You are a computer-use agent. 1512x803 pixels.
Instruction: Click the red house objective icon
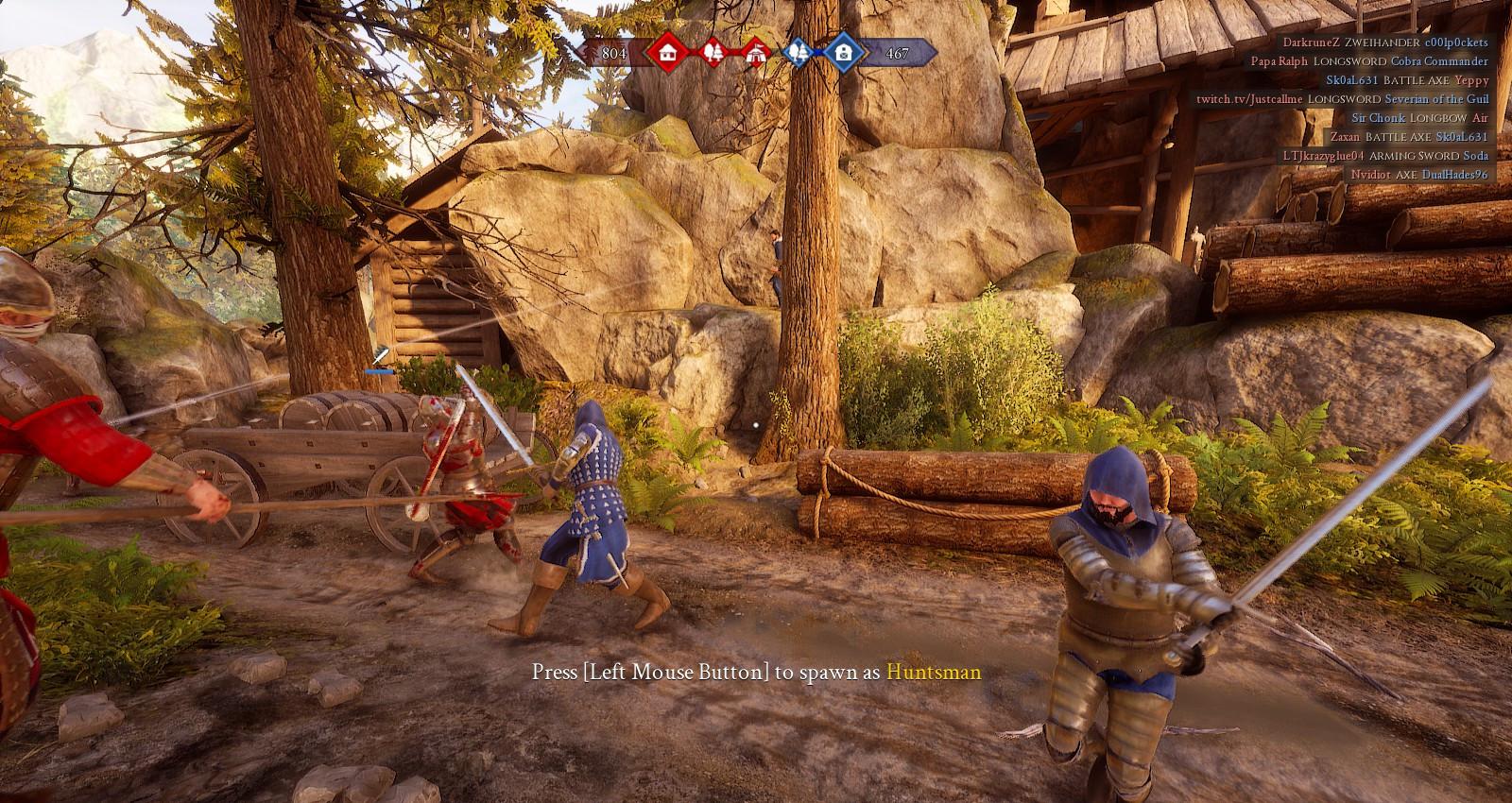click(x=668, y=53)
